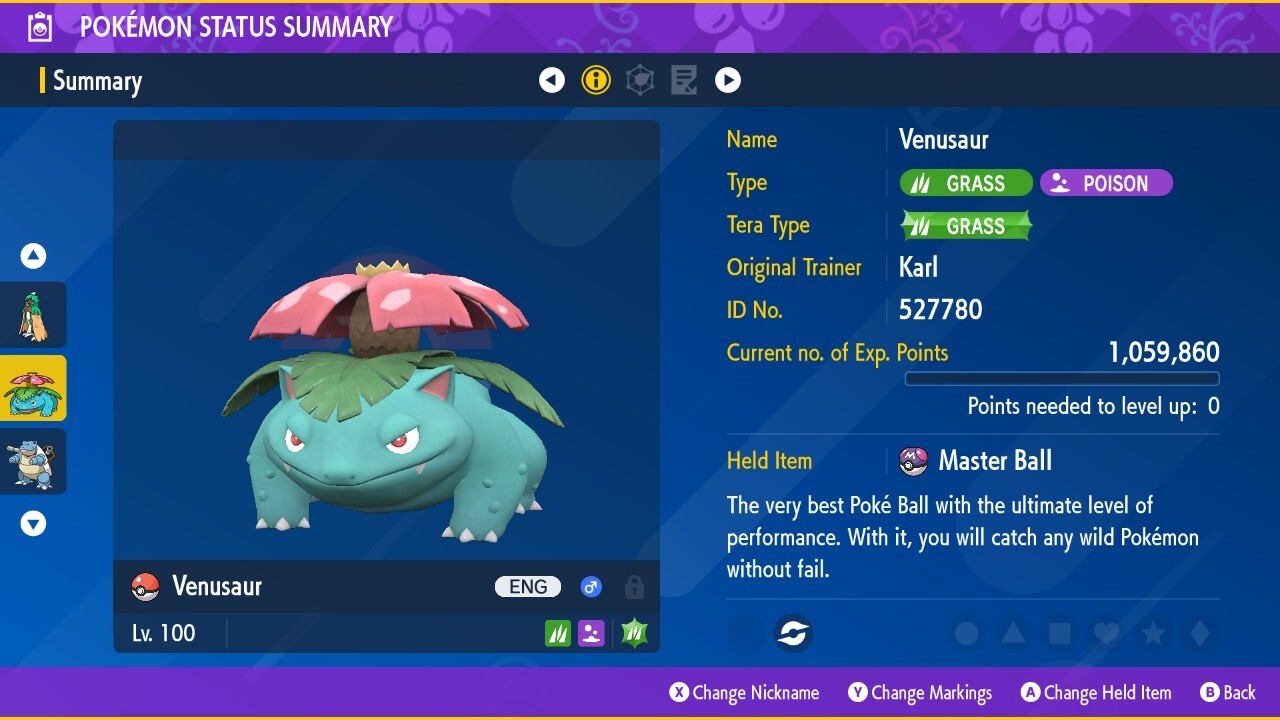Click the Poison type badge

tap(1106, 182)
